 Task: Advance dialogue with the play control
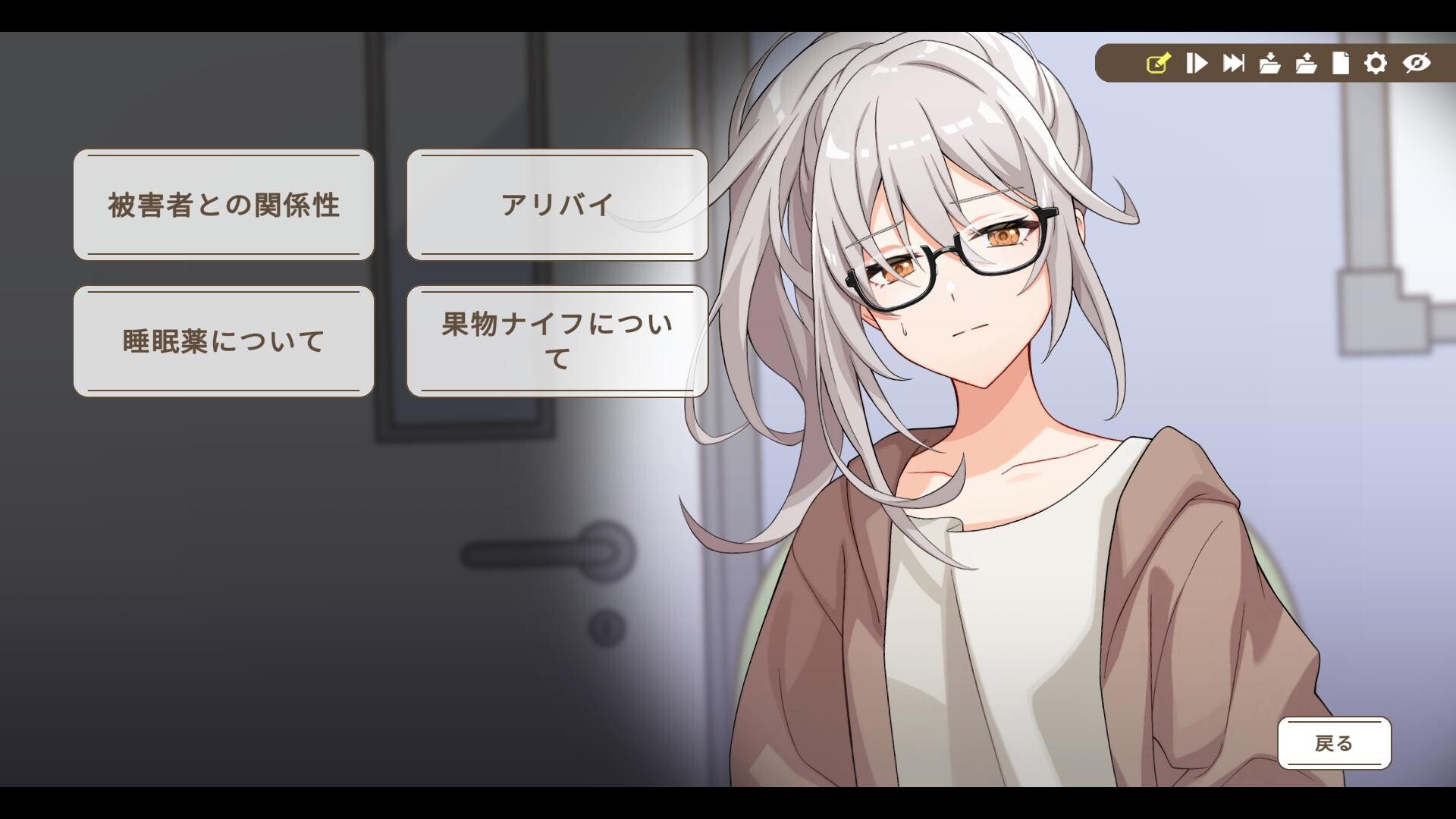point(1197,64)
